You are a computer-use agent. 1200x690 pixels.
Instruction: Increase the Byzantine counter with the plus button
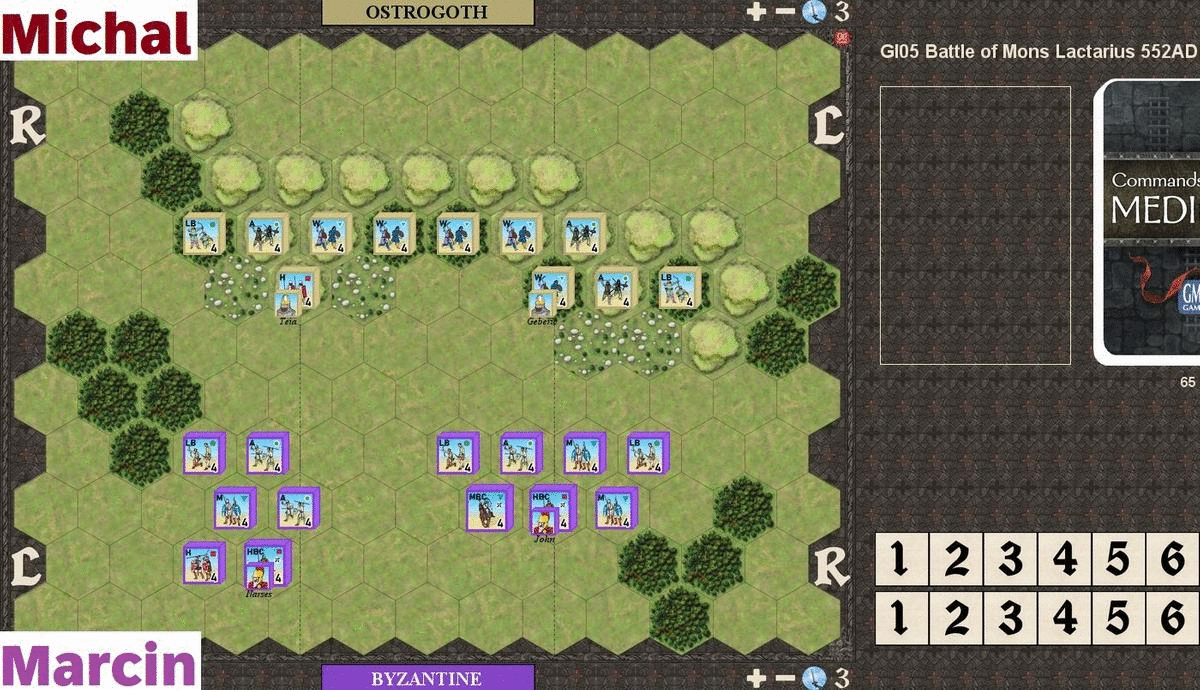(x=756, y=677)
